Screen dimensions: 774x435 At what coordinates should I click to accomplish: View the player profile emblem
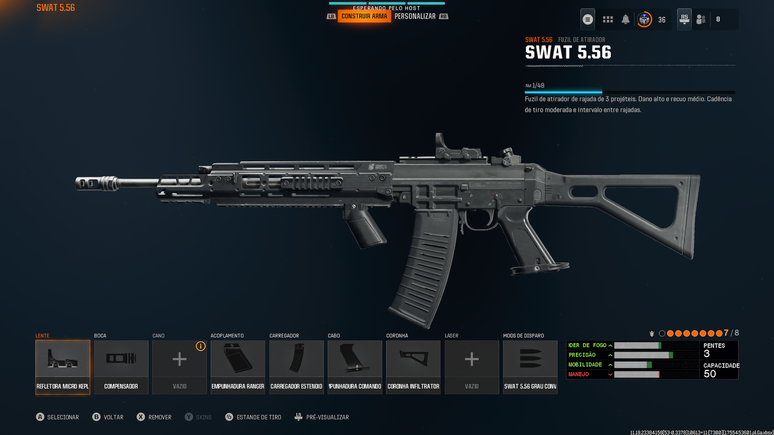coord(645,19)
